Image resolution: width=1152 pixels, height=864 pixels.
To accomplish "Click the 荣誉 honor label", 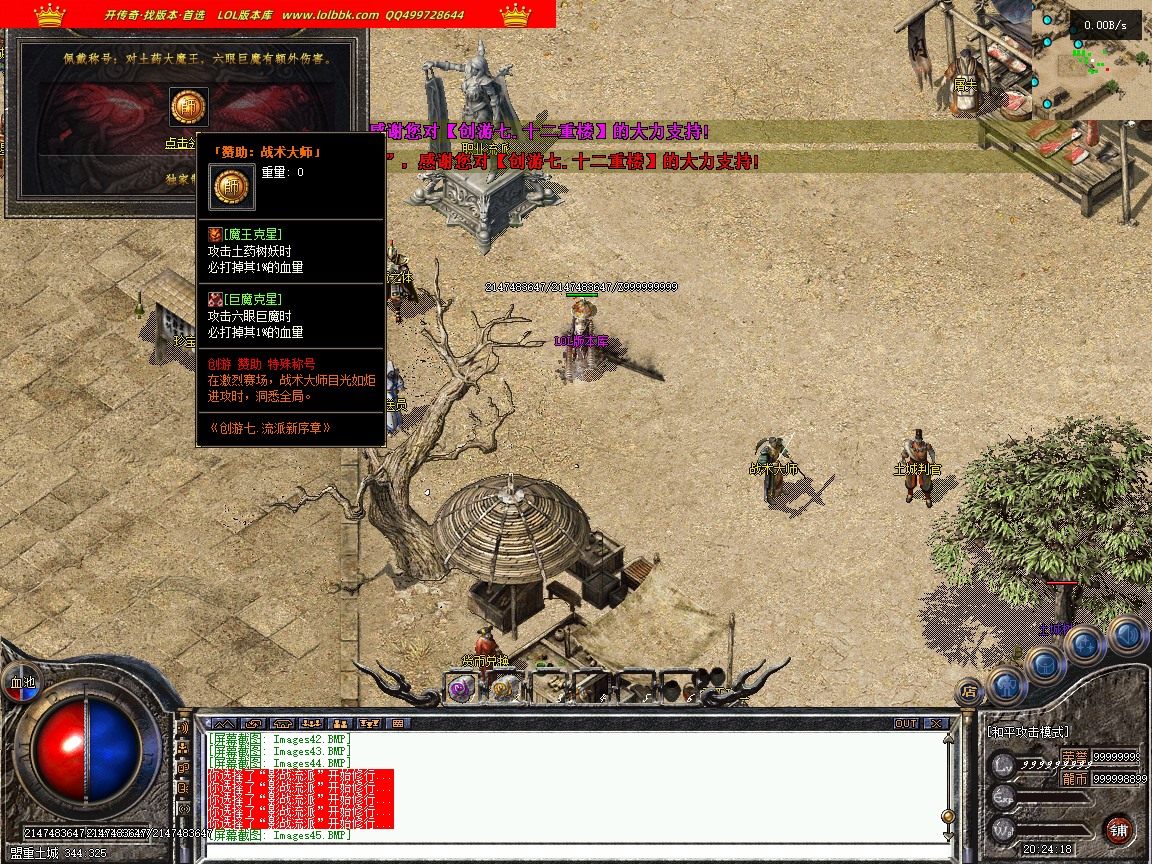I will (x=1074, y=756).
